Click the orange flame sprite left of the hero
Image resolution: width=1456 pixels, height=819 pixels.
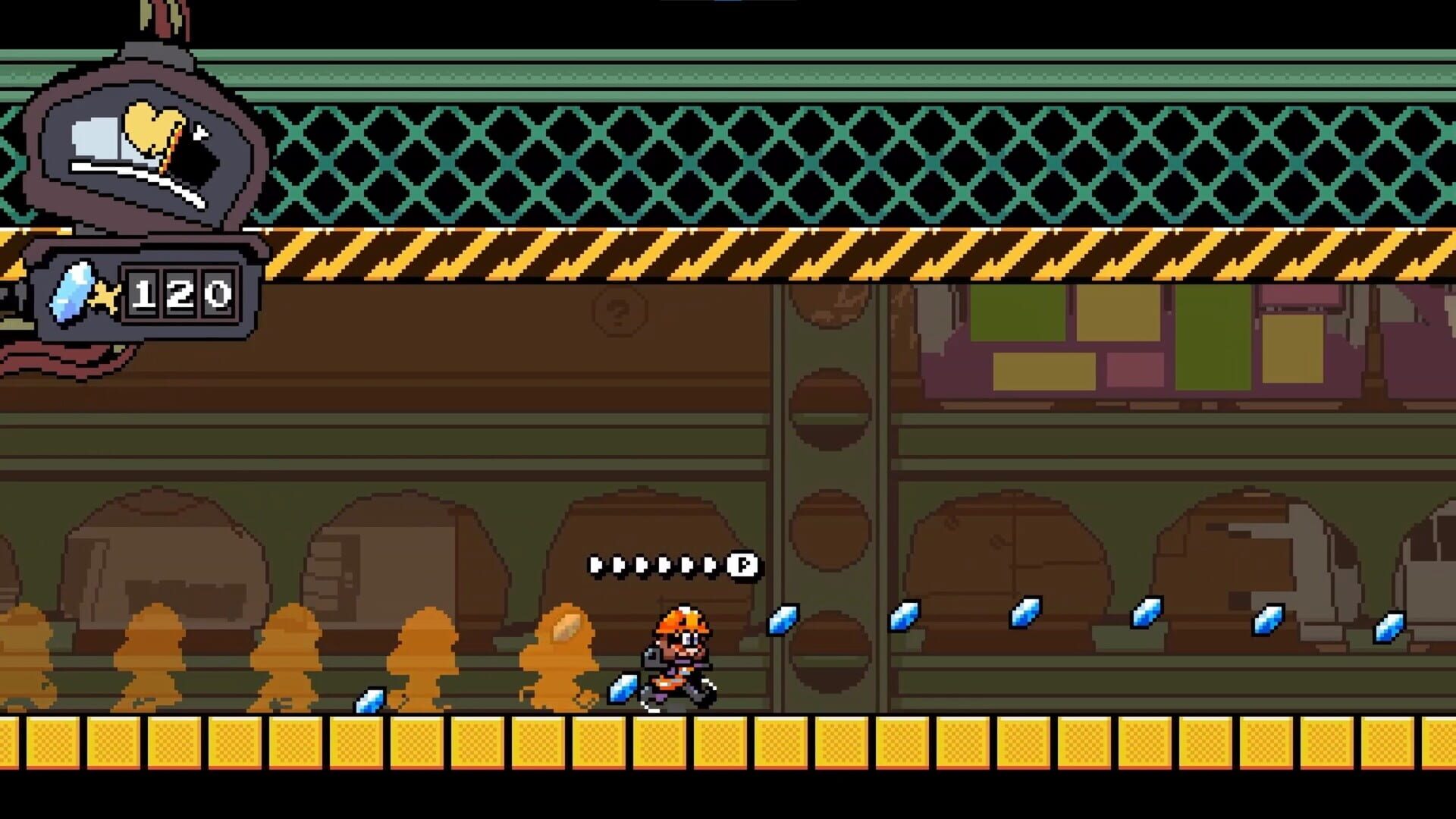(561, 652)
